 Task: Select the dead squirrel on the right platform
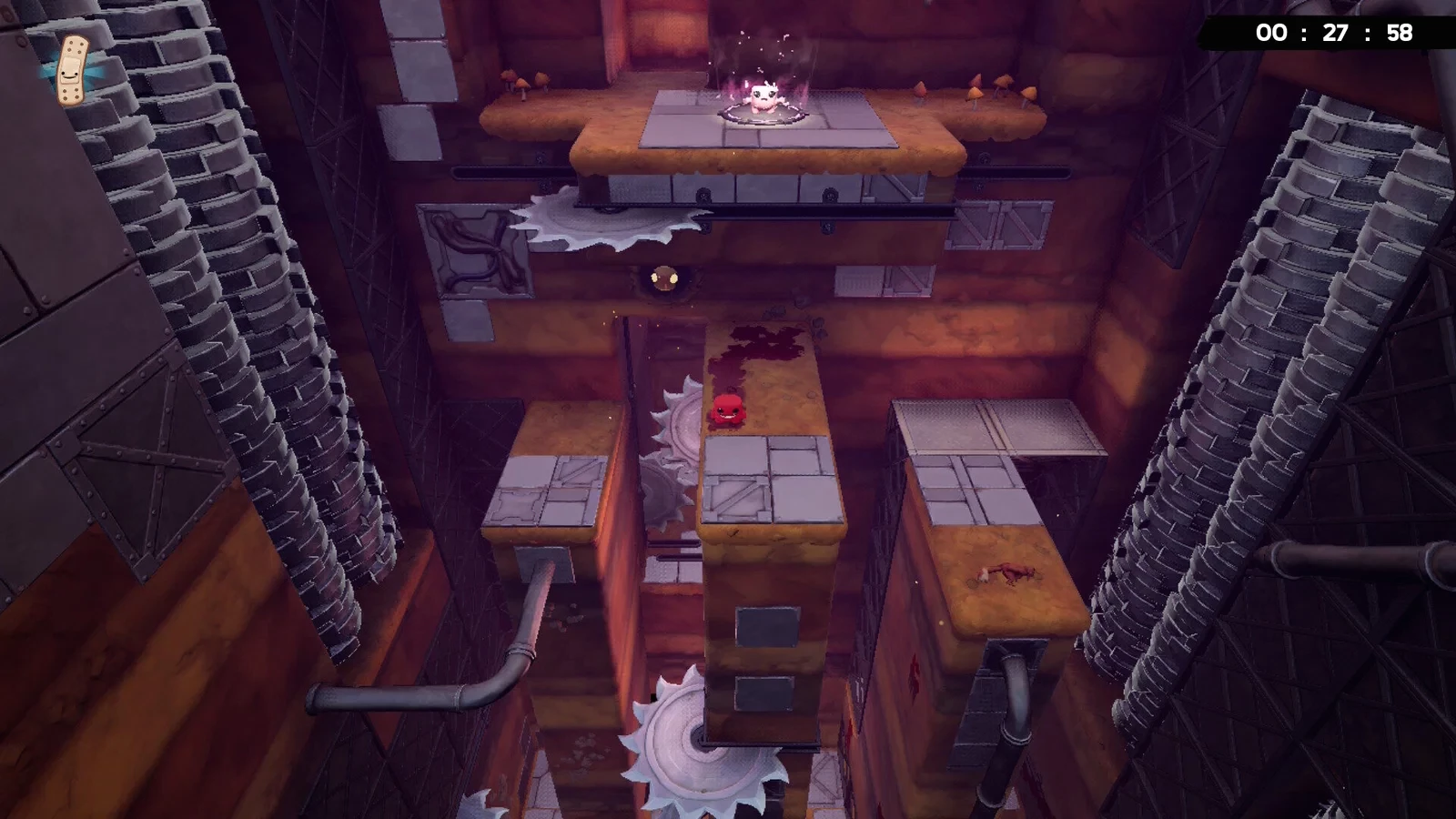(x=1006, y=573)
